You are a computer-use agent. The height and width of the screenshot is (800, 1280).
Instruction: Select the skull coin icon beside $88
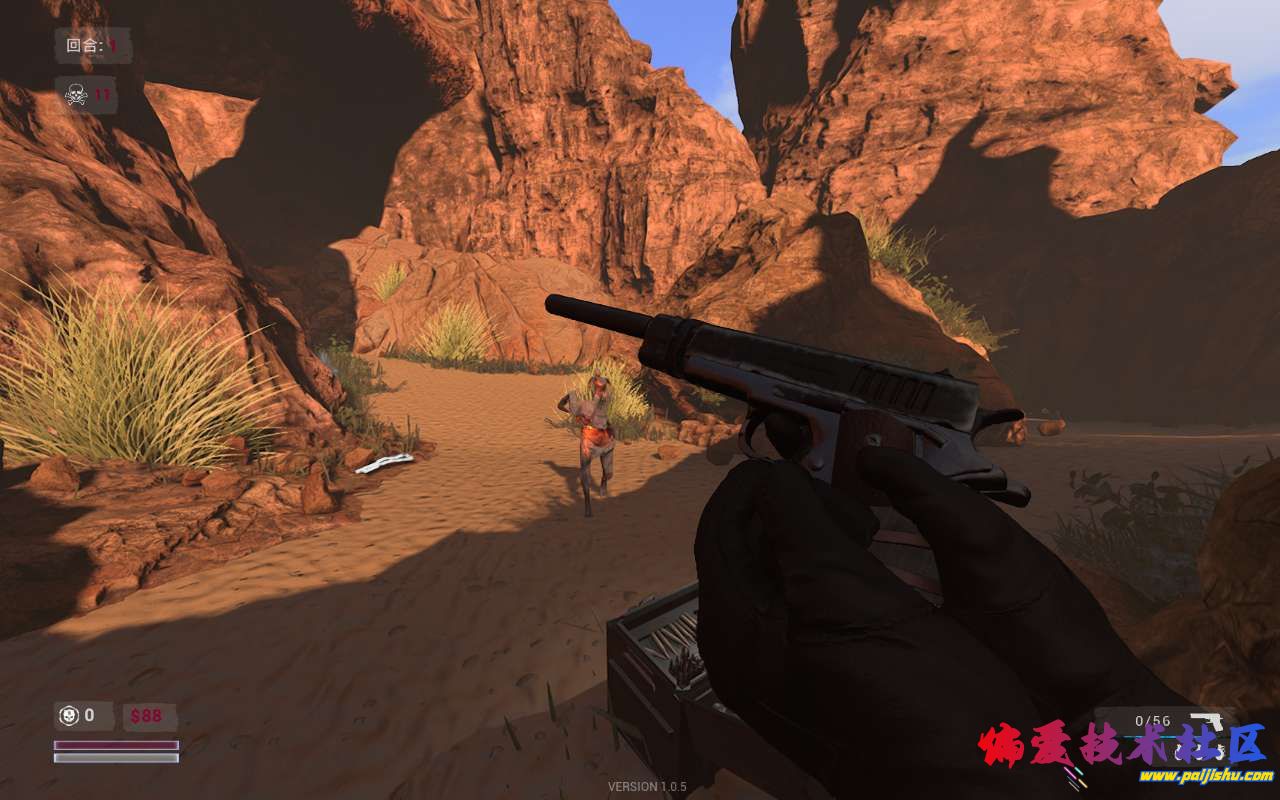pyautogui.click(x=69, y=715)
